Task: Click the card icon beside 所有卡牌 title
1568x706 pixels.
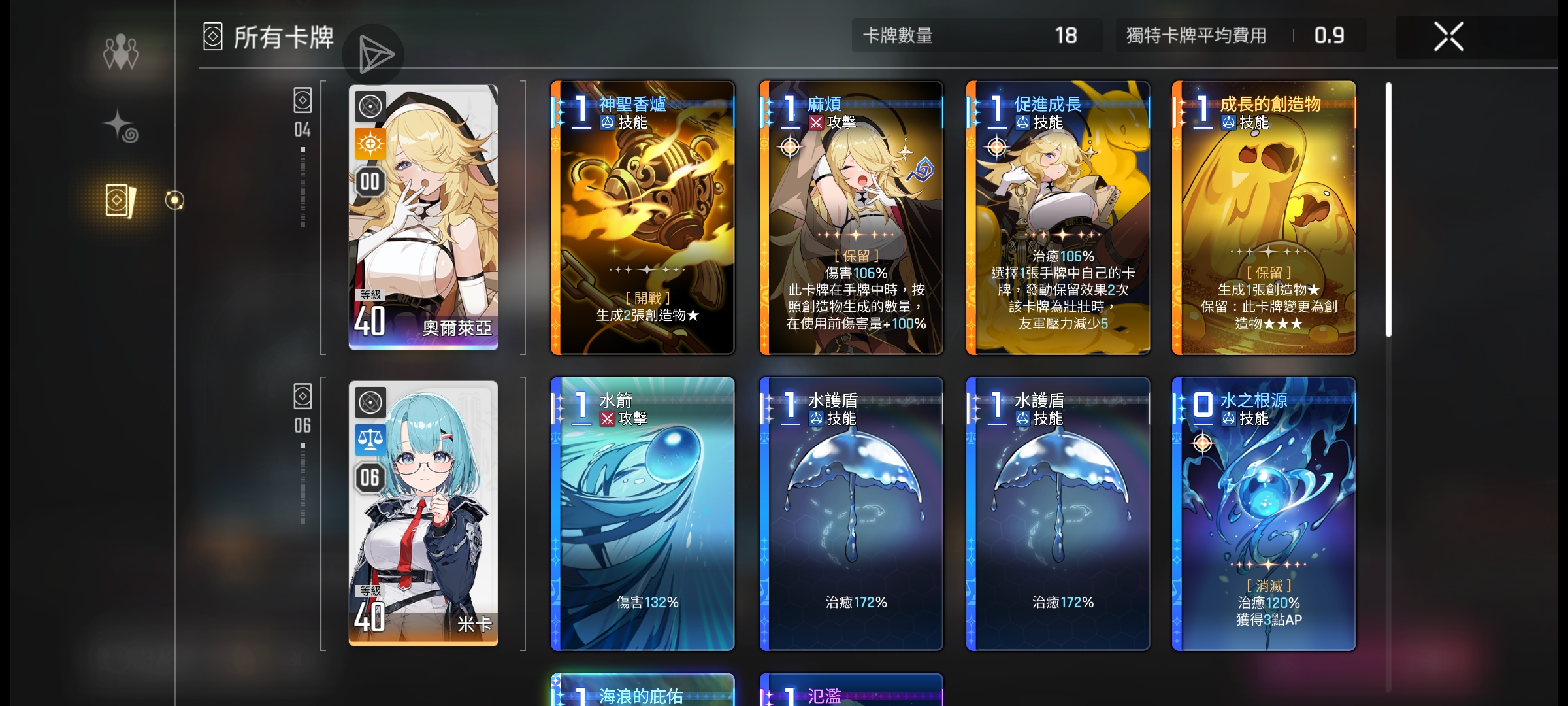Action: pyautogui.click(x=212, y=37)
